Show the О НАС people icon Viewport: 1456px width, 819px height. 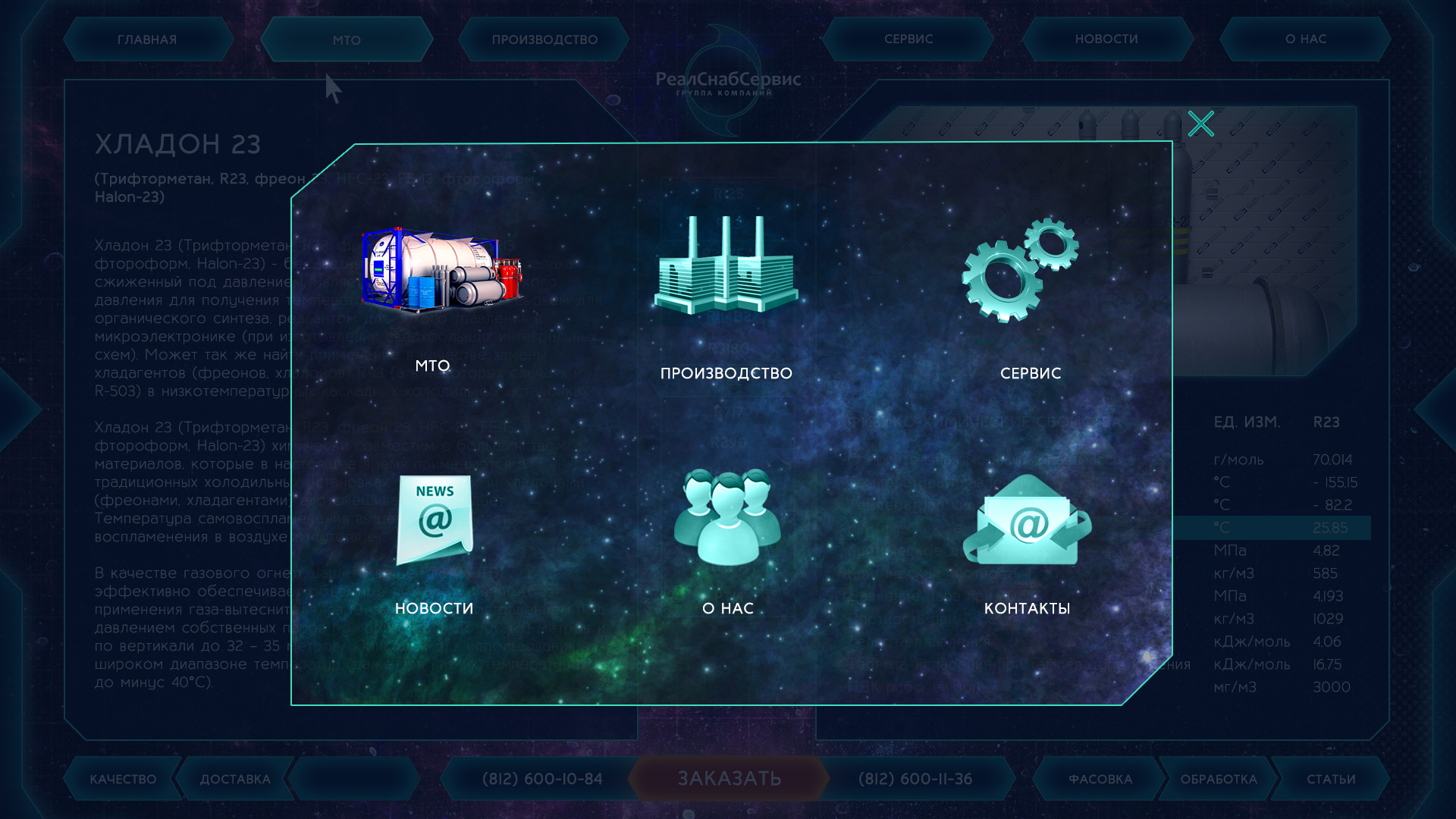[727, 517]
